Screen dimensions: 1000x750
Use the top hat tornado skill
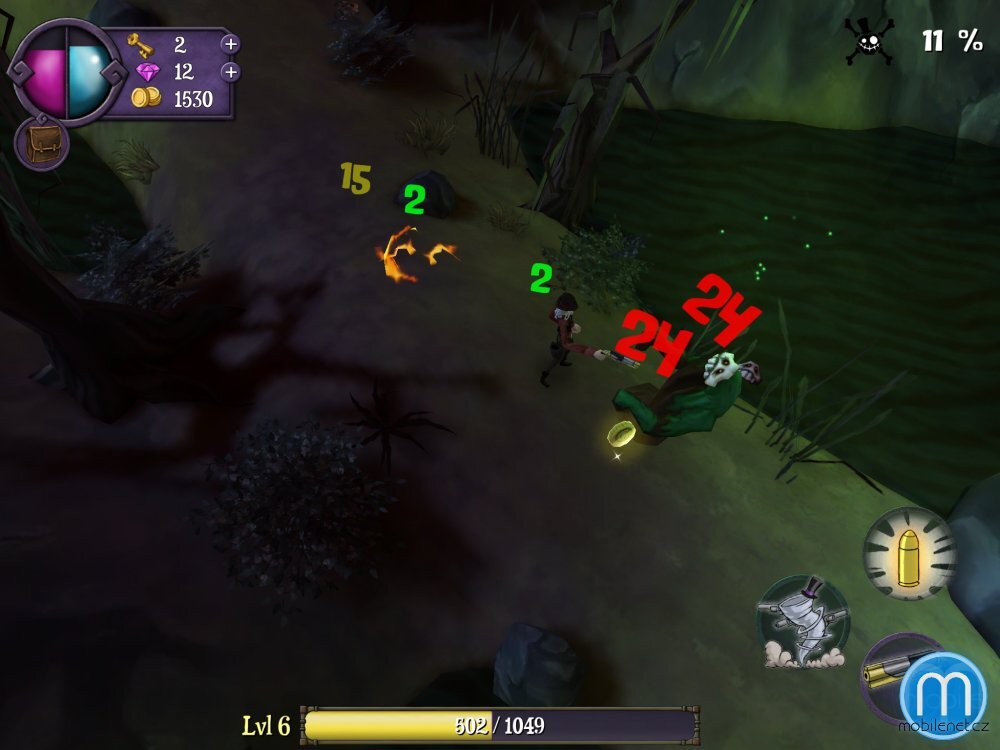point(802,621)
